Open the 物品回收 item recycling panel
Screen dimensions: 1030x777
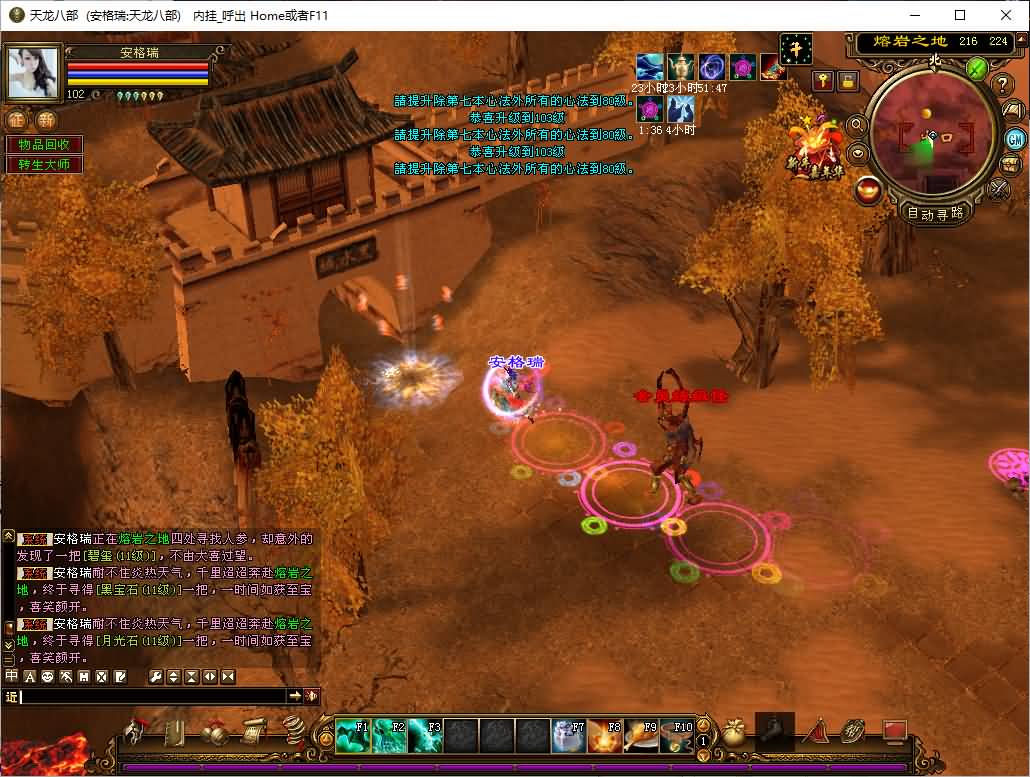pos(44,144)
